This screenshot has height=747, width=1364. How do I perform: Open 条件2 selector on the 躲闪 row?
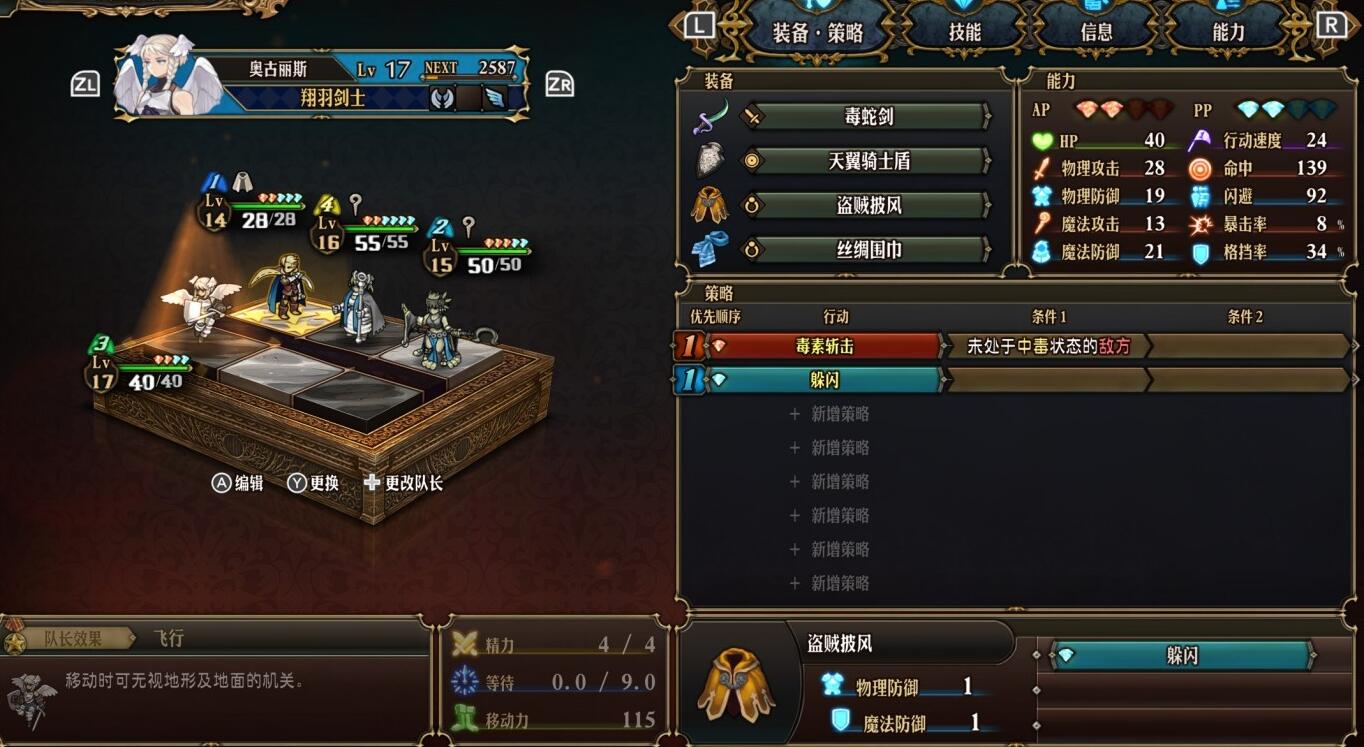pos(1250,380)
